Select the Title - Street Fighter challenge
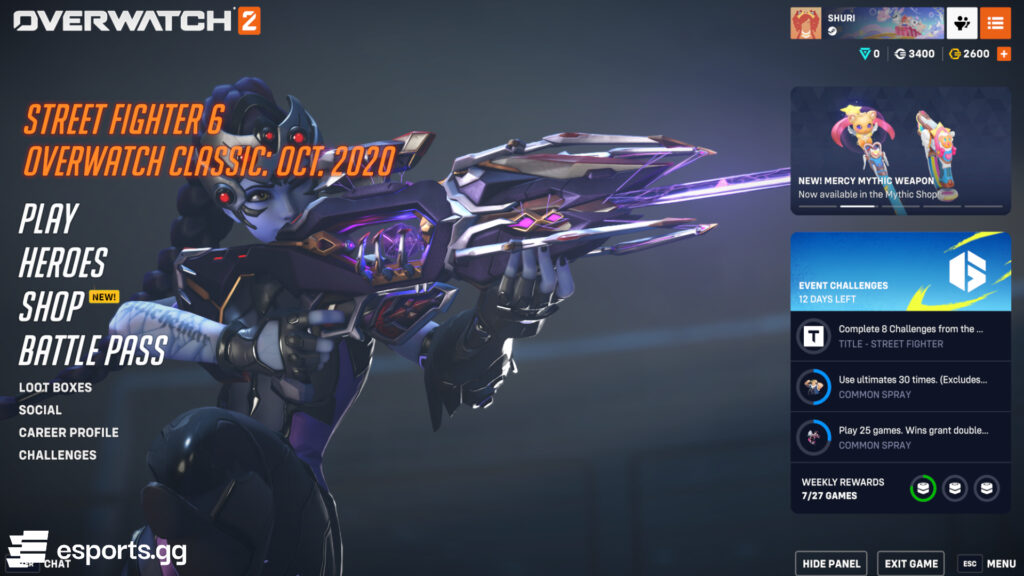 [900, 336]
